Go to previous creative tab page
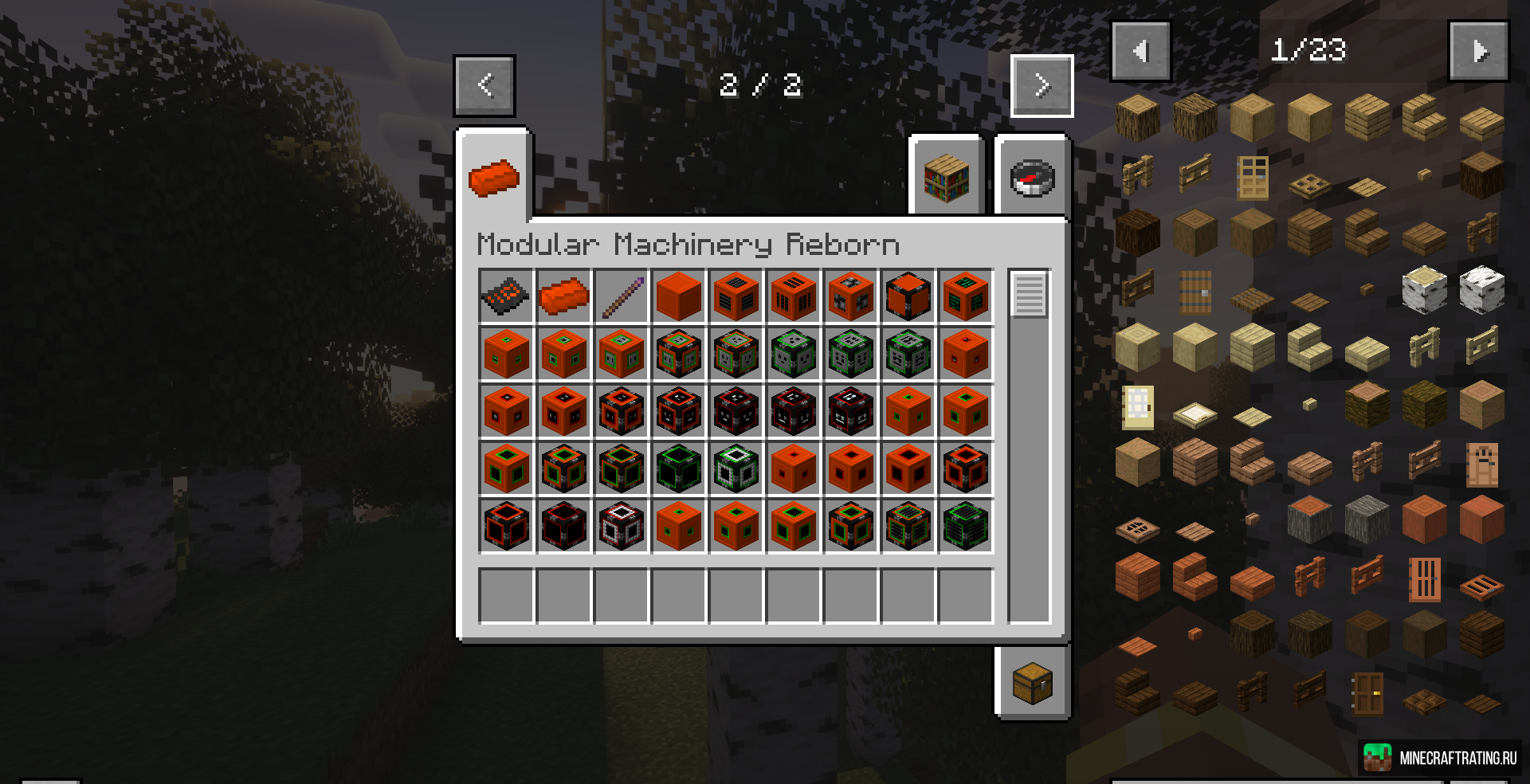 point(484,85)
